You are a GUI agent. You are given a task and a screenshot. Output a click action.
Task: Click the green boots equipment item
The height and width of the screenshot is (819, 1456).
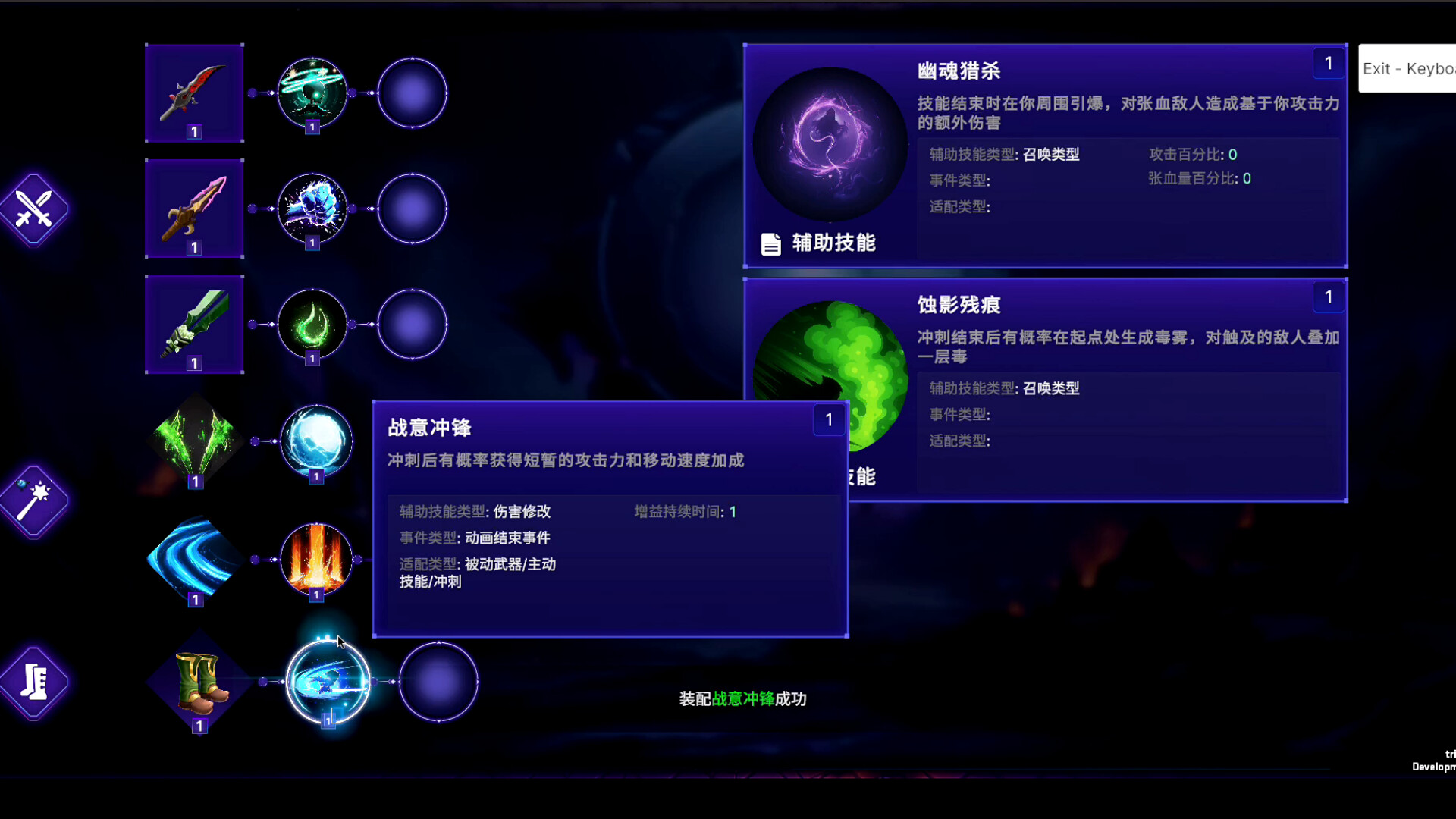point(198,682)
